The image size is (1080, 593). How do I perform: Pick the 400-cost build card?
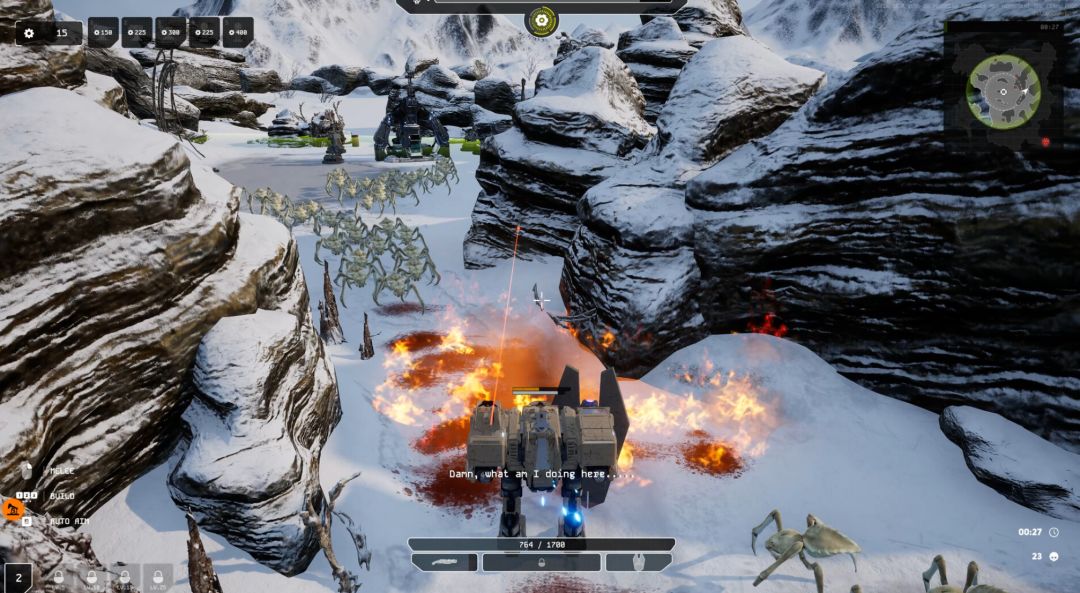click(x=238, y=32)
